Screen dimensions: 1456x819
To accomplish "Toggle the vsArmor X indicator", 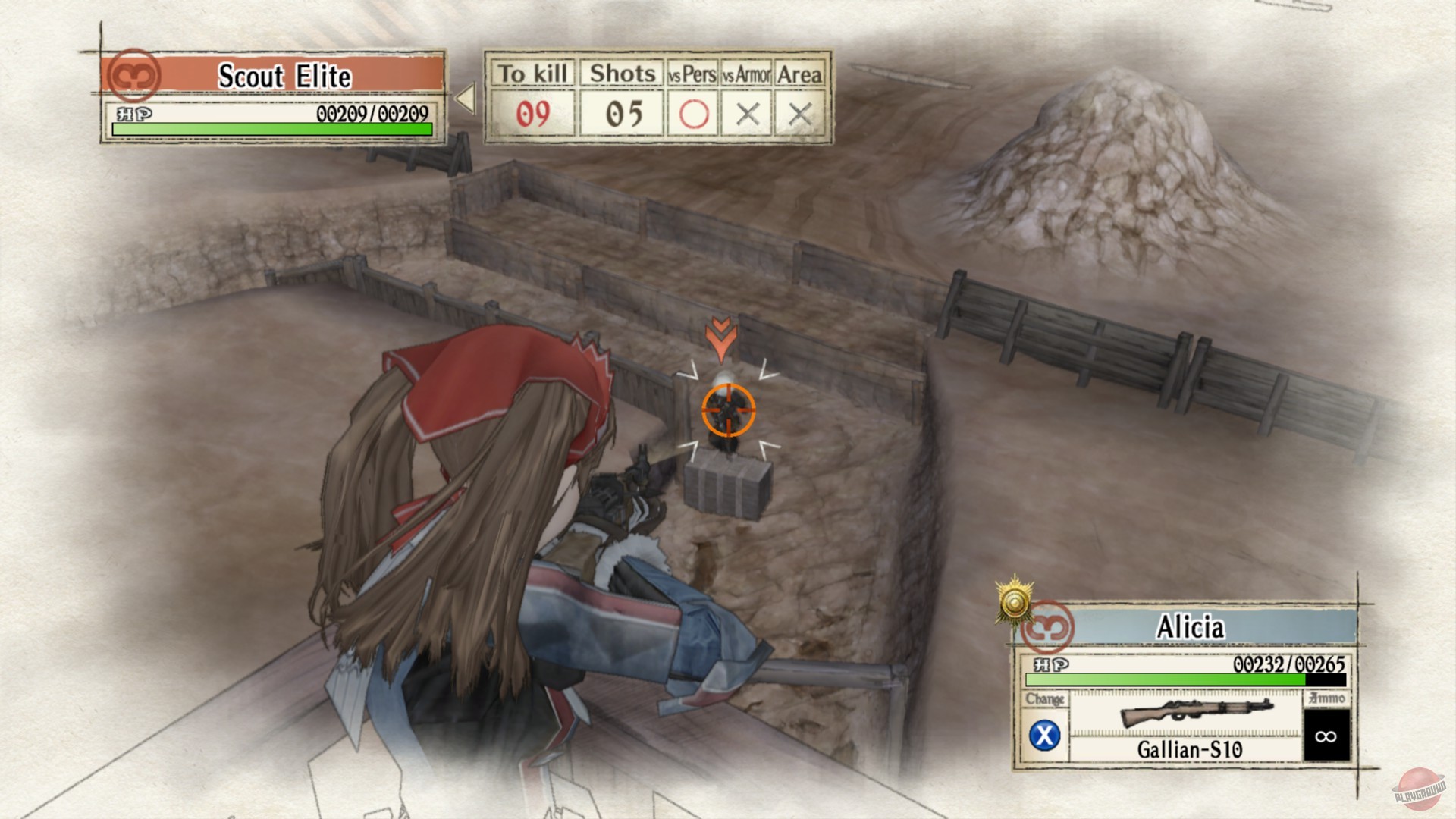I will pos(748,115).
